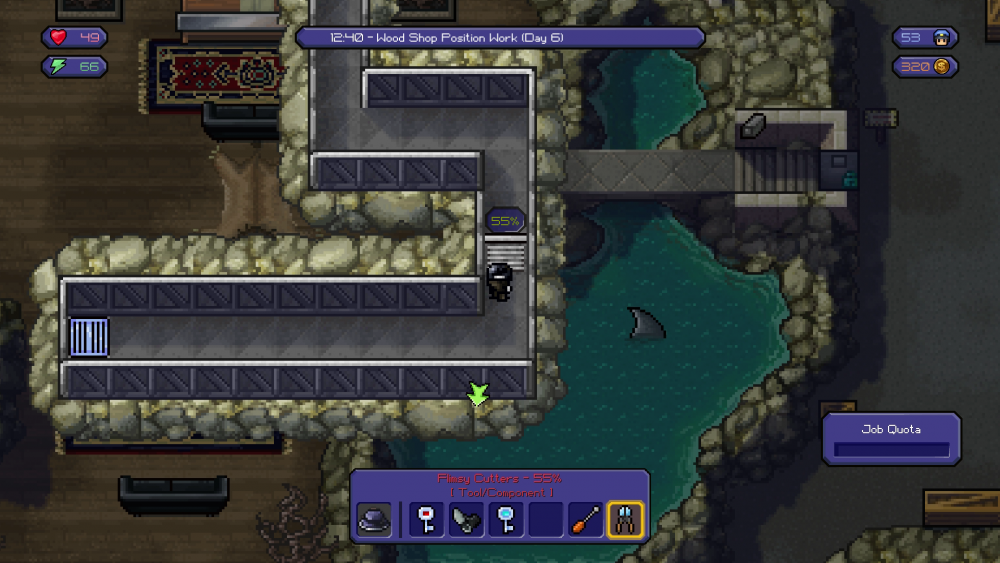Select the Flimsy Cutters inventory slot
This screenshot has width=1000, height=563.
pyautogui.click(x=626, y=520)
